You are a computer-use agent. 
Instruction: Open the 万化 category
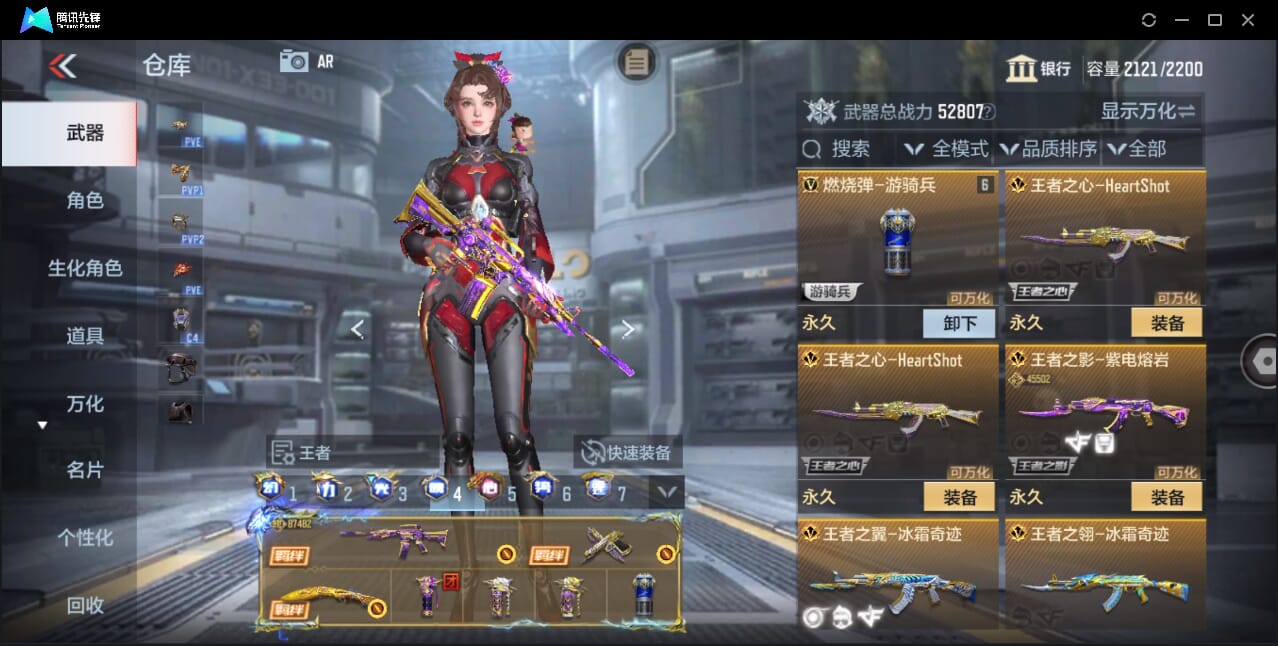pyautogui.click(x=85, y=404)
